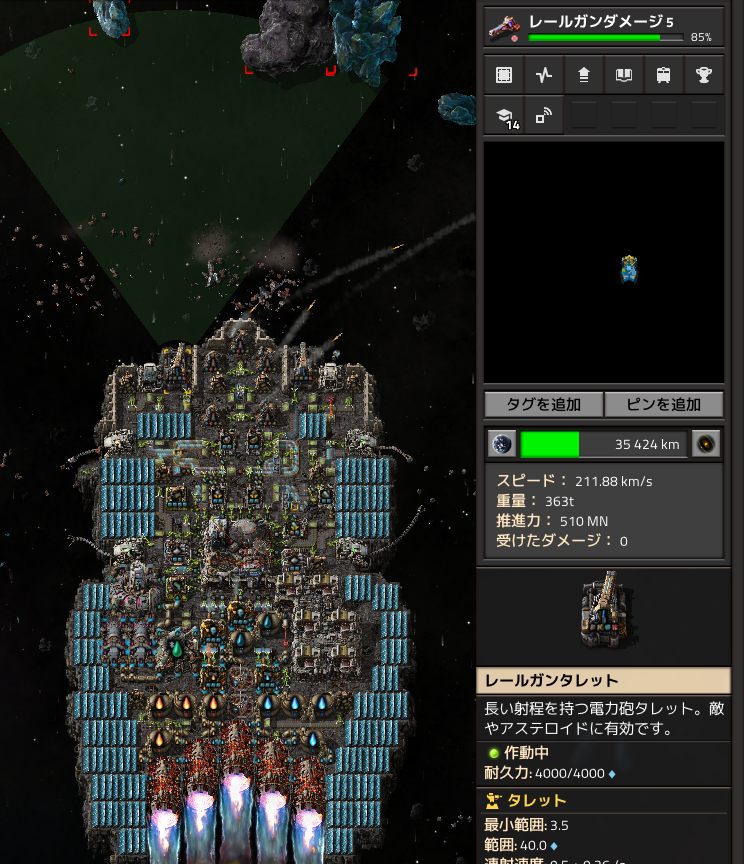
Task: Select the origin planet icon beside distance bar
Action: pos(501,444)
